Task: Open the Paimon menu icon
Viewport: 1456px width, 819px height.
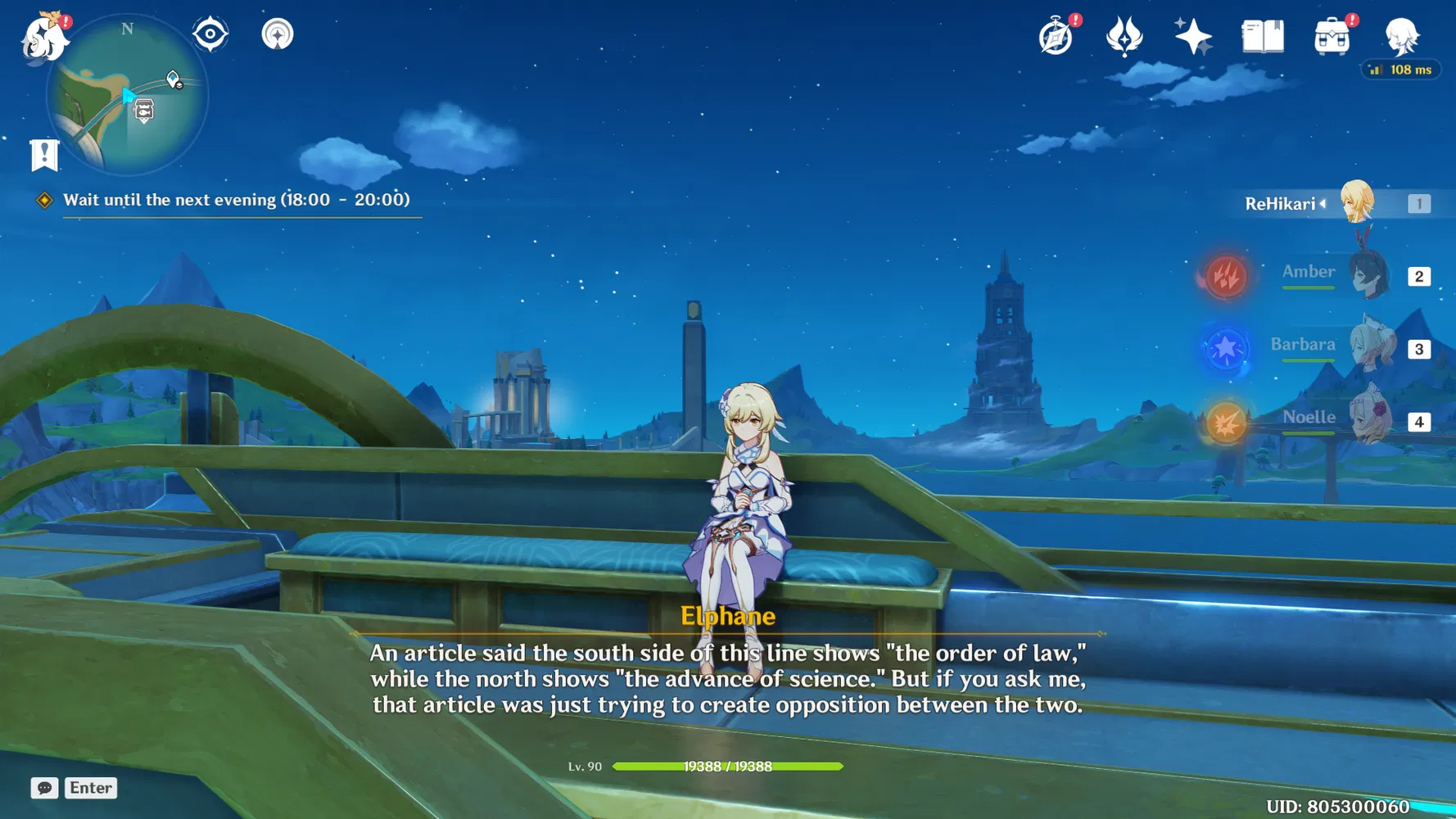Action: pos(43,38)
